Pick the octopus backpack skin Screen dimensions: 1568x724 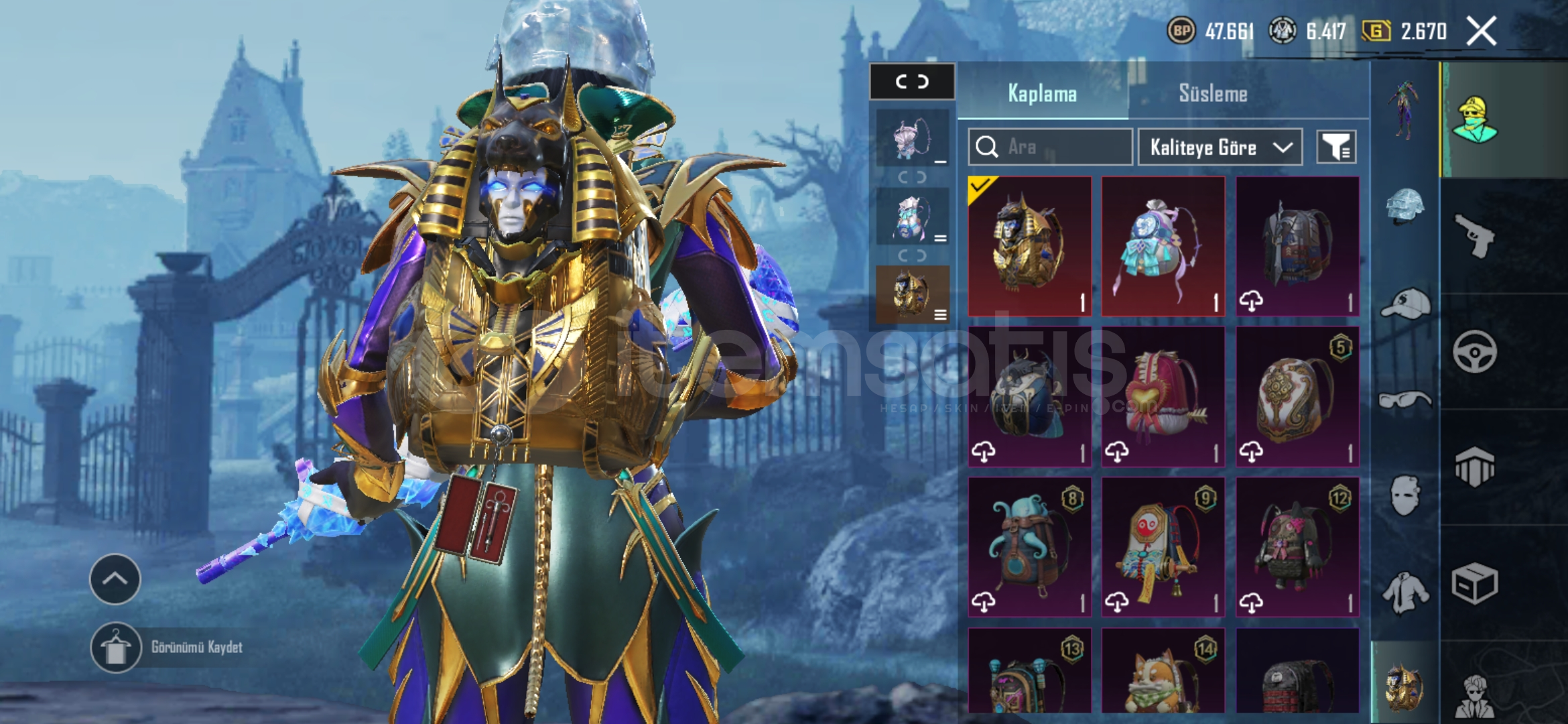click(1029, 546)
